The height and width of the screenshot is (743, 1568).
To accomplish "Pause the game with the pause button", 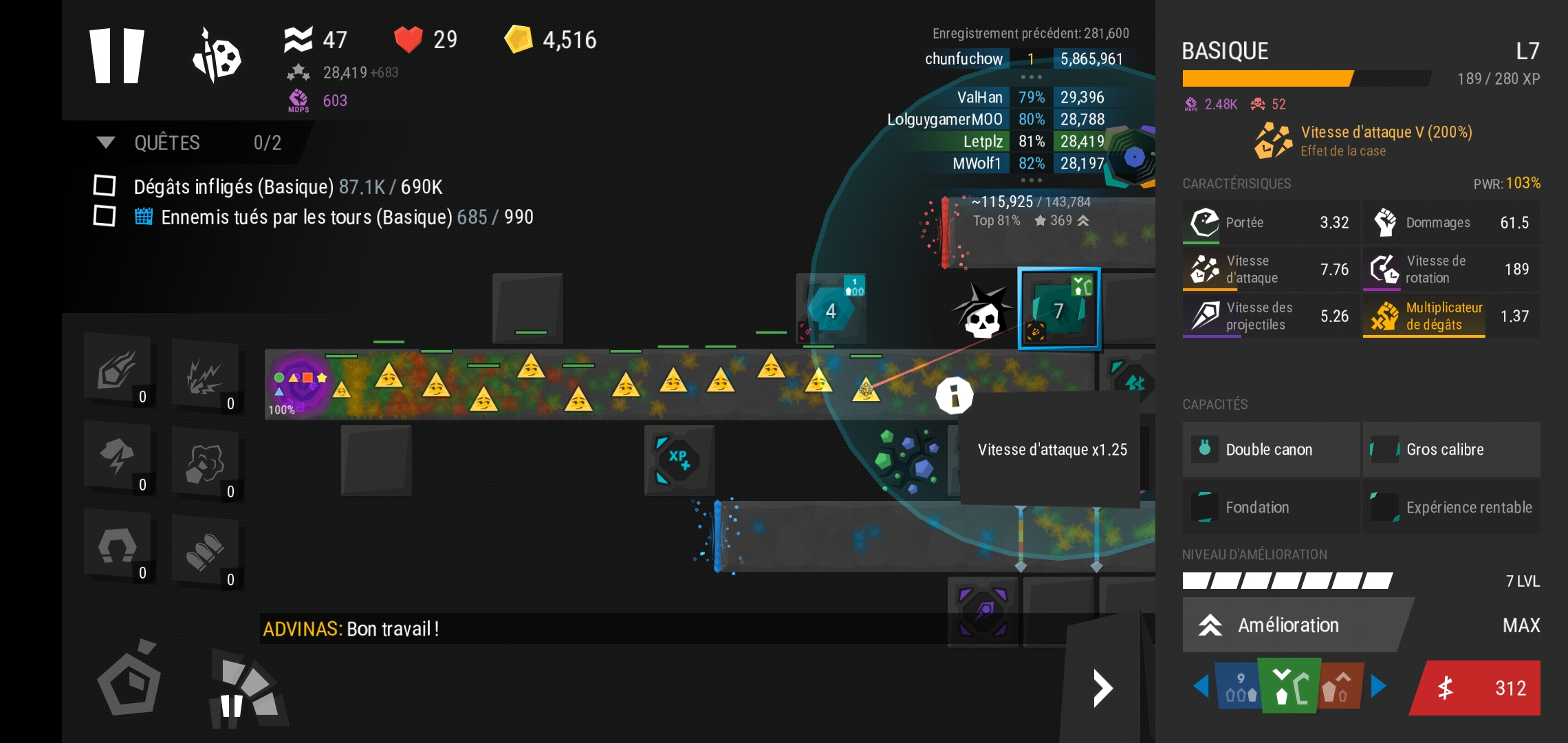I will (117, 56).
